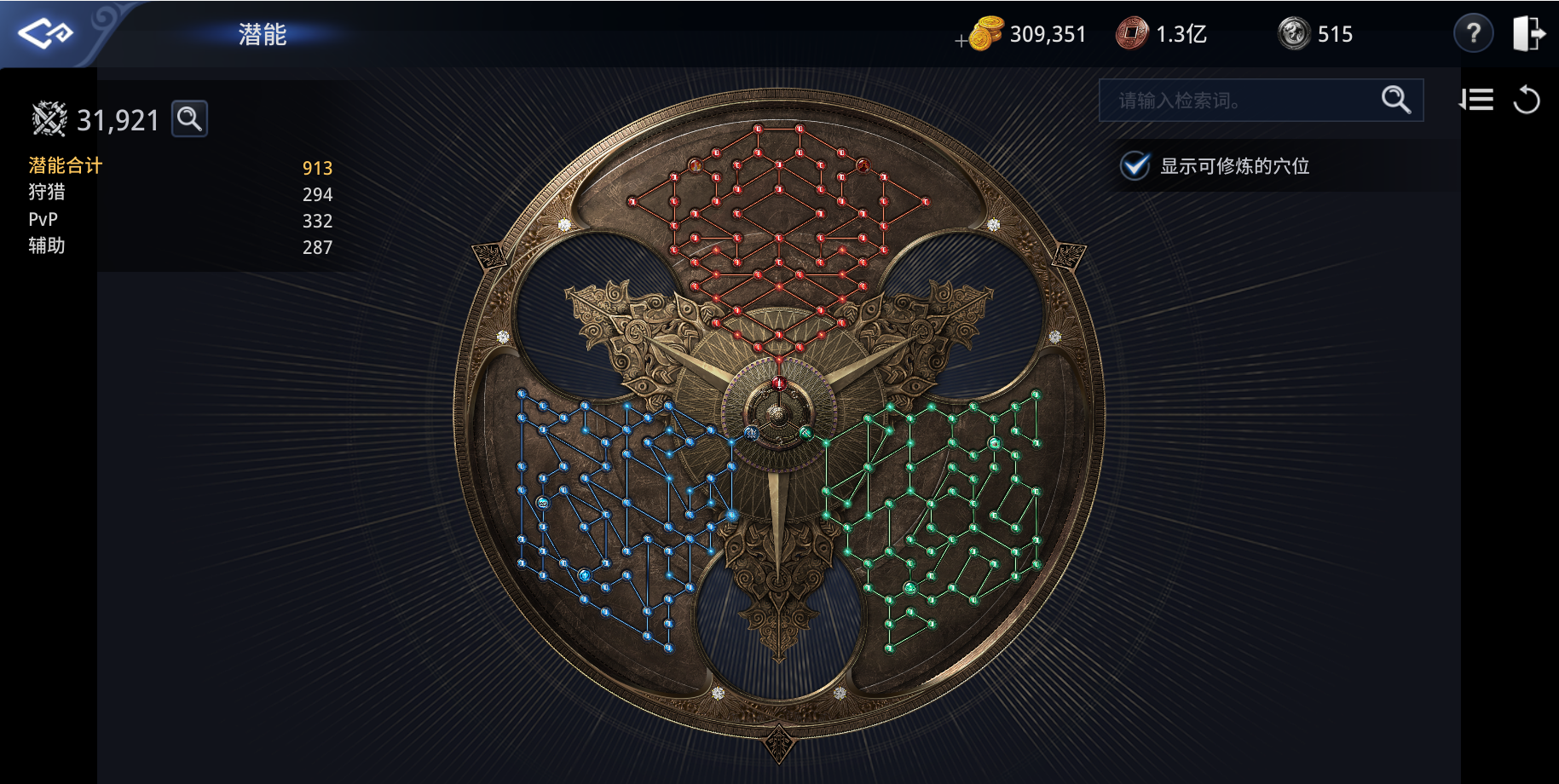The image size is (1559, 784).
Task: Exit the potential screen via door icon
Action: 1528,34
